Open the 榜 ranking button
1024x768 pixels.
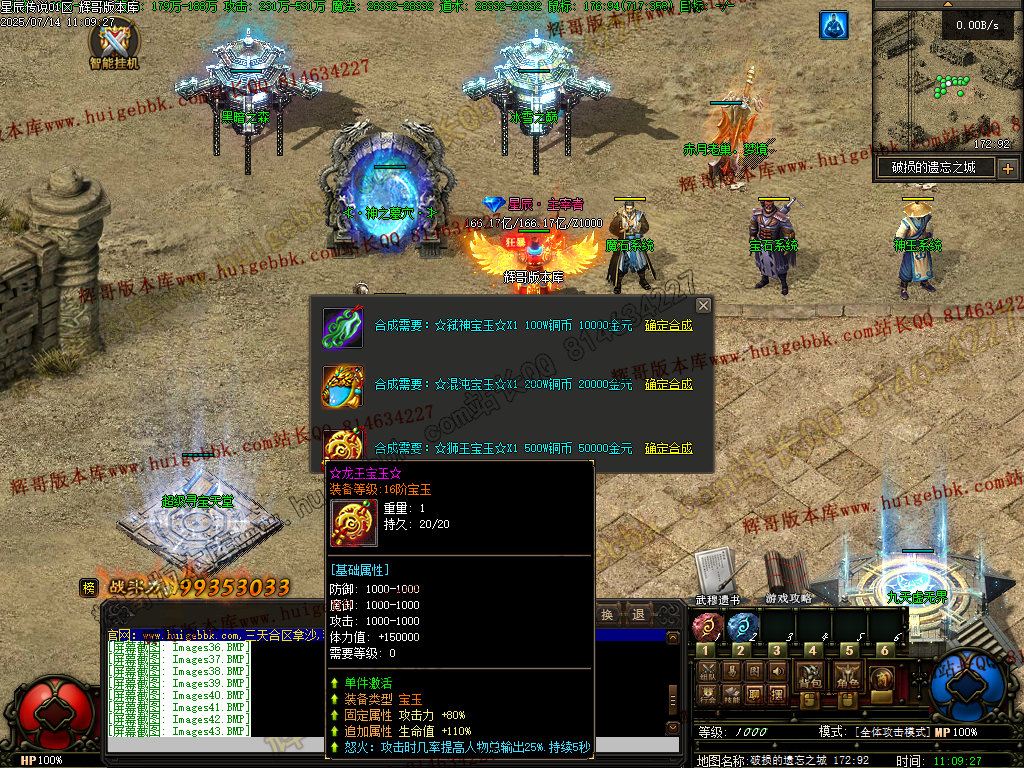click(x=89, y=588)
